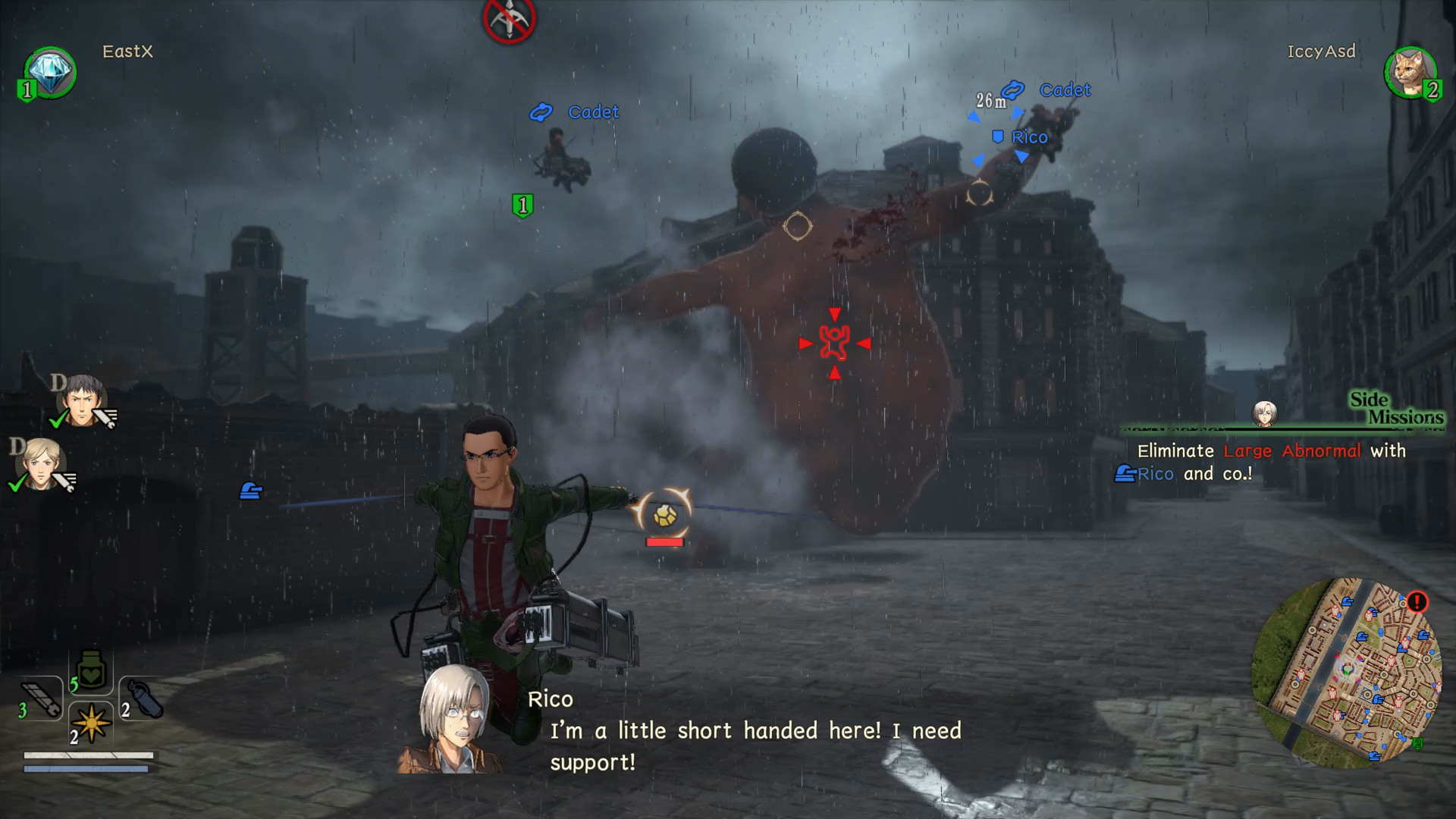Click the green number 1 player marker

pyautogui.click(x=522, y=206)
